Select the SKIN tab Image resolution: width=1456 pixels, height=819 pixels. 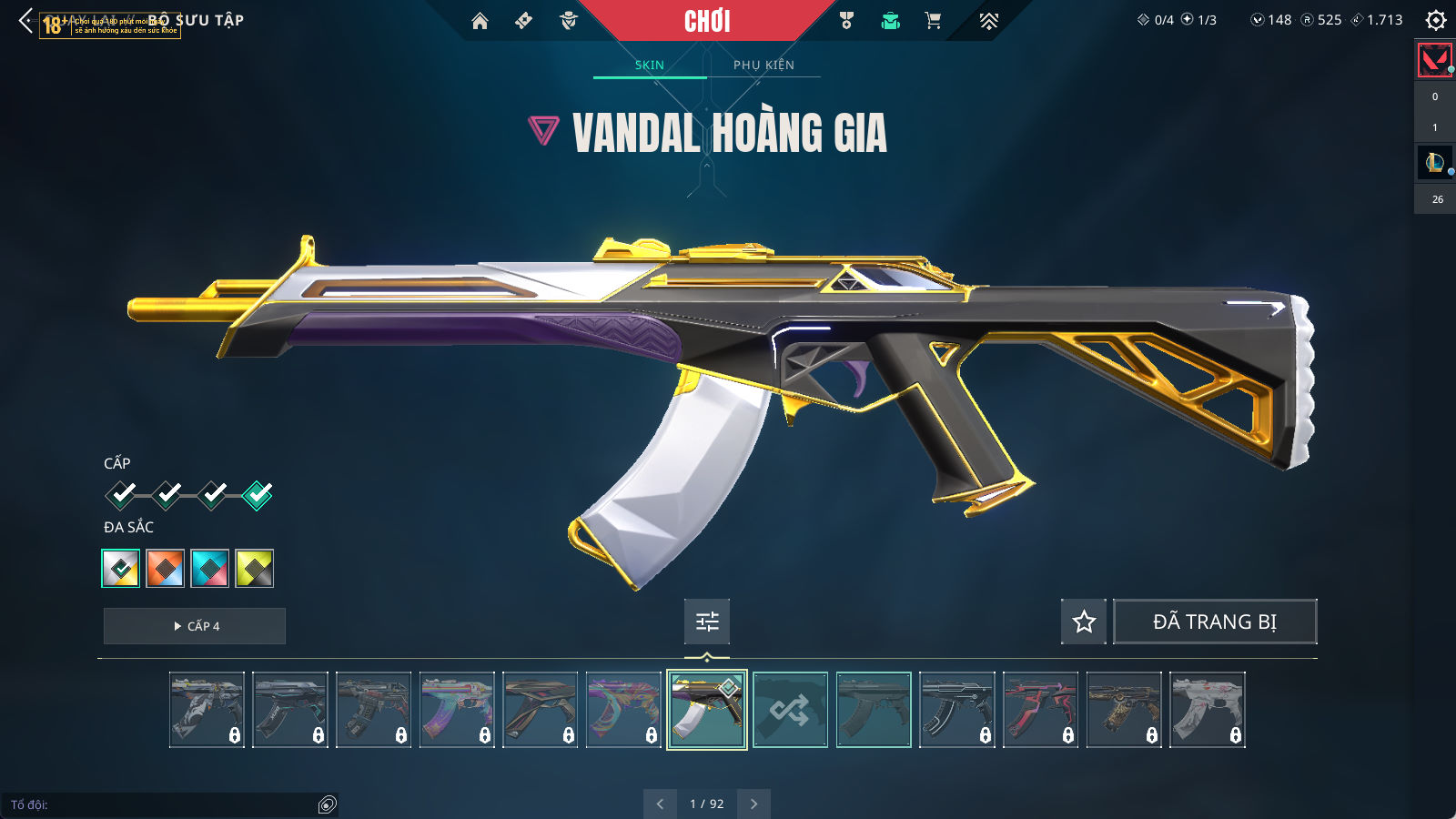(649, 65)
